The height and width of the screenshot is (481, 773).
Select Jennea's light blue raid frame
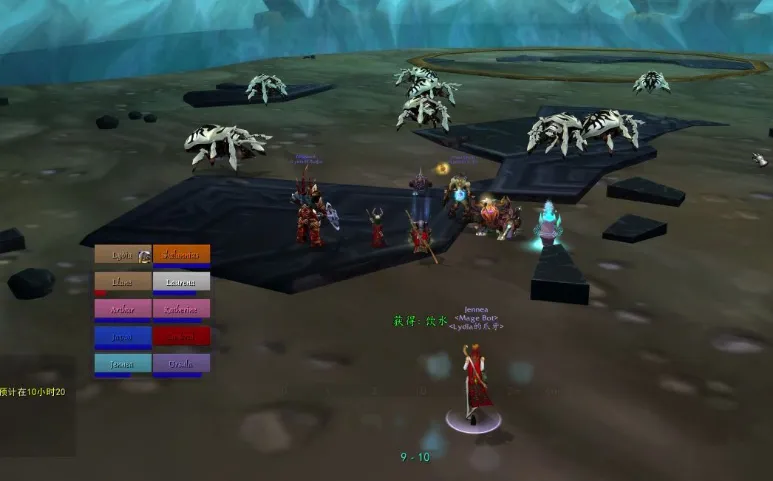coord(122,363)
